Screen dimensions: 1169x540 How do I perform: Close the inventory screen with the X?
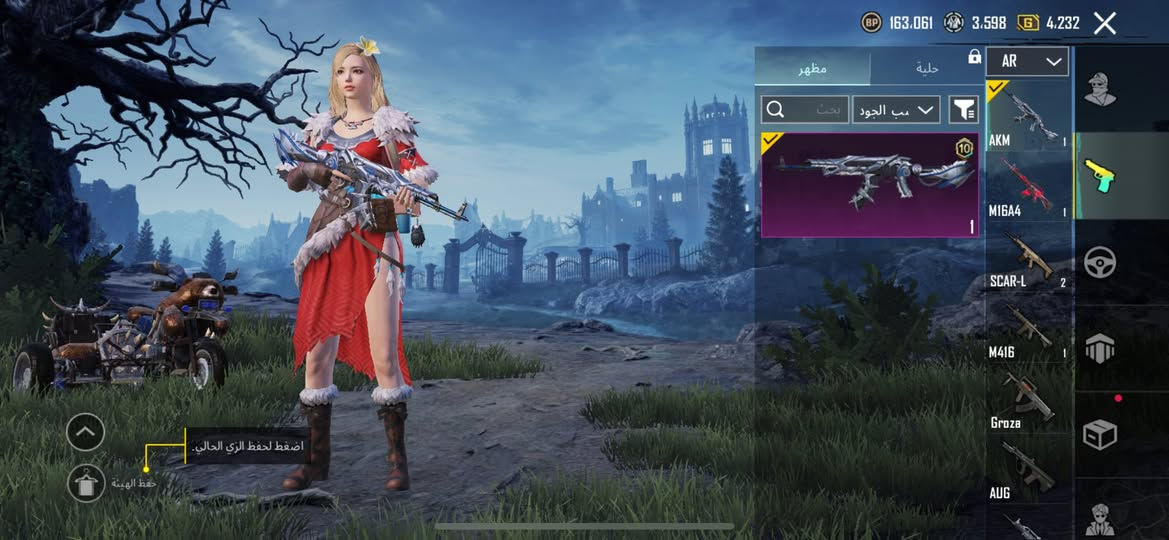click(x=1104, y=23)
